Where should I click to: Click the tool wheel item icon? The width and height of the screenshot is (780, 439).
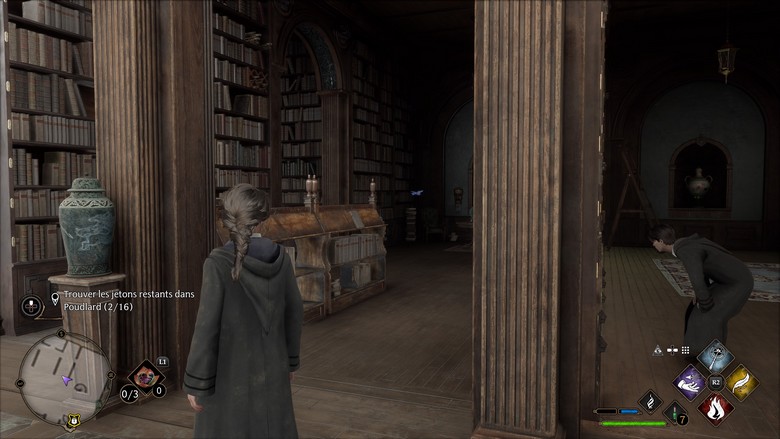147,376
